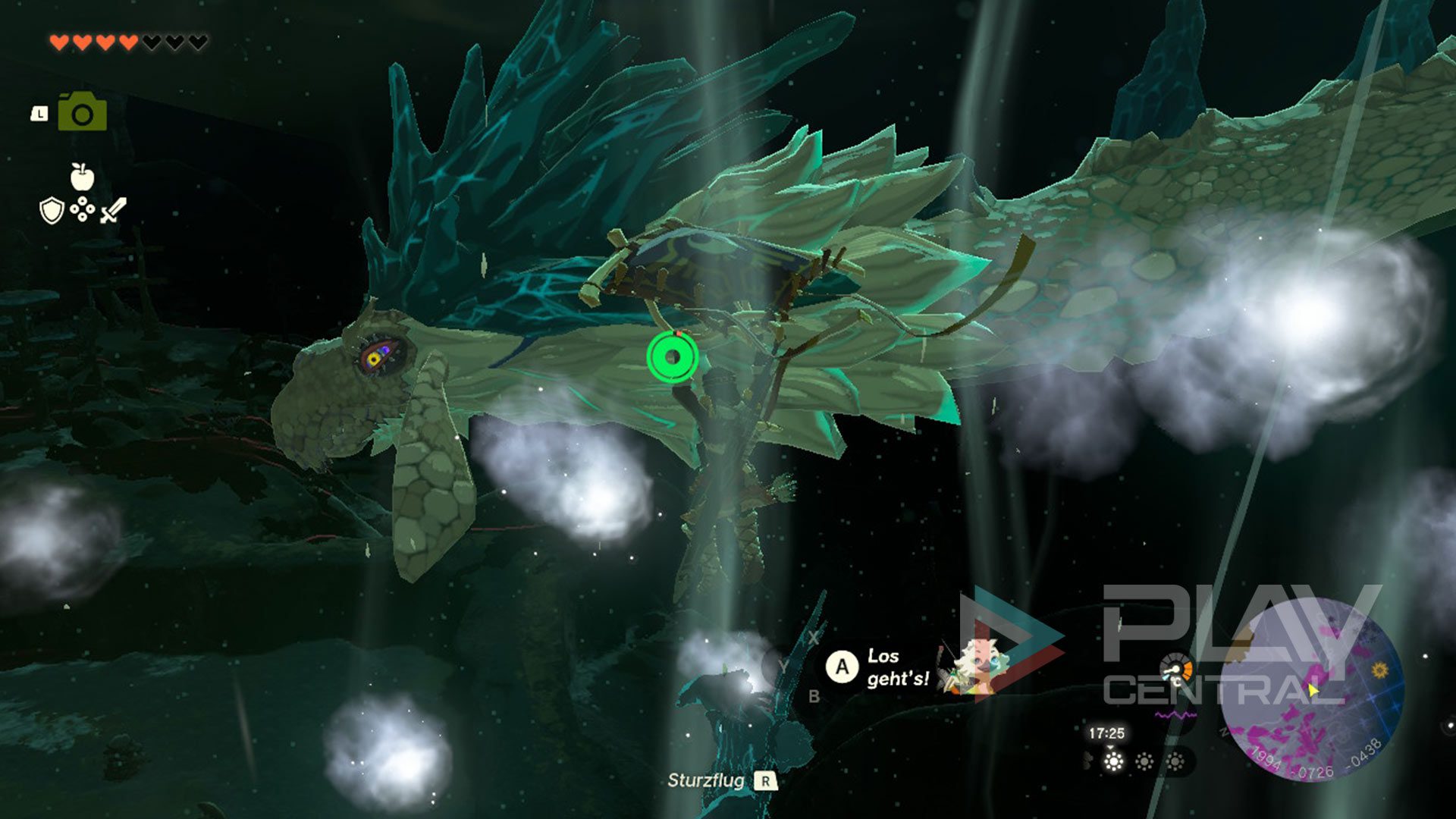Click the current weather forecast icon
This screenshot has width=1456, height=819.
pyautogui.click(x=1113, y=761)
